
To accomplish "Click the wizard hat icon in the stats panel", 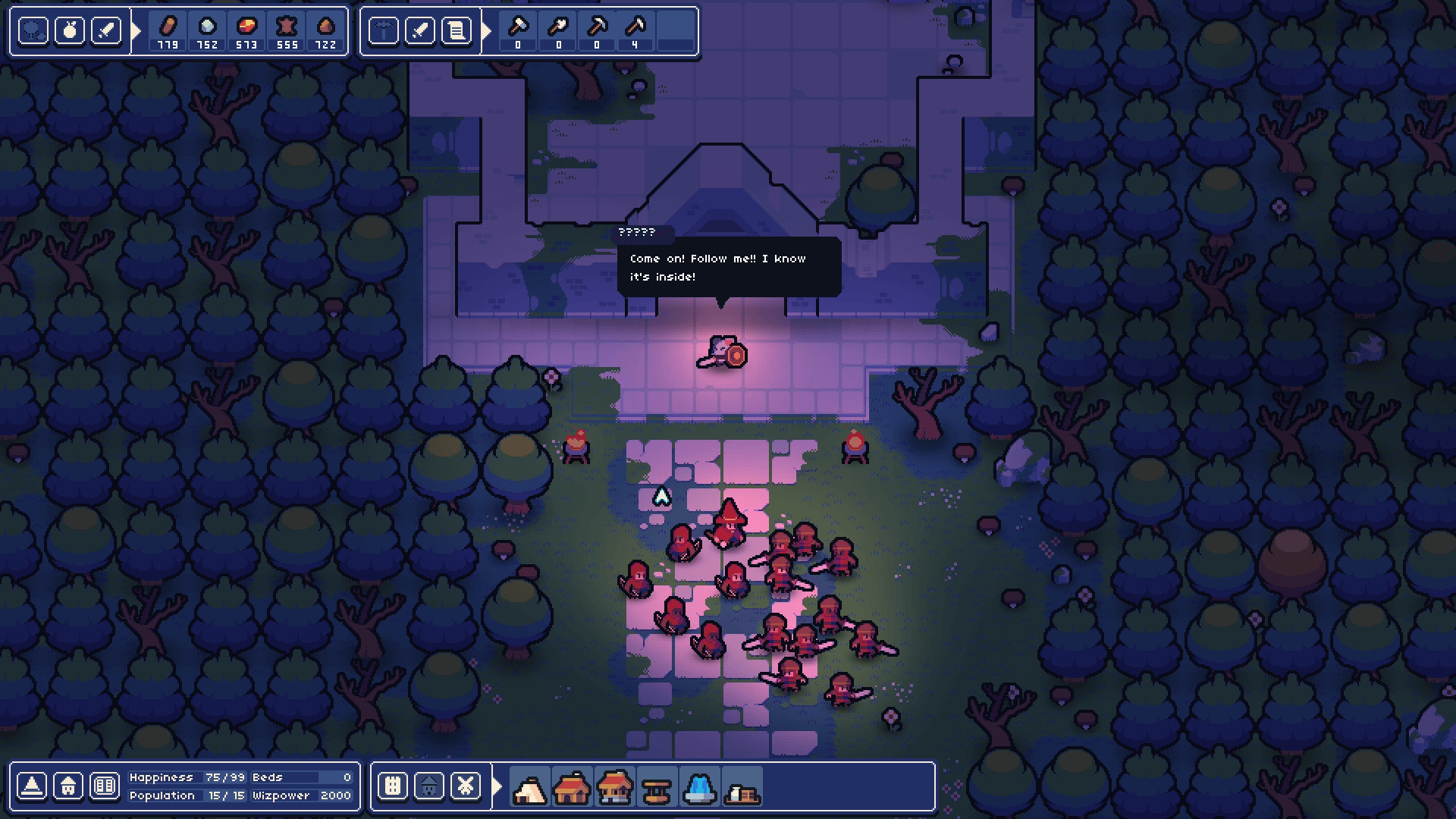I will coord(30,786).
